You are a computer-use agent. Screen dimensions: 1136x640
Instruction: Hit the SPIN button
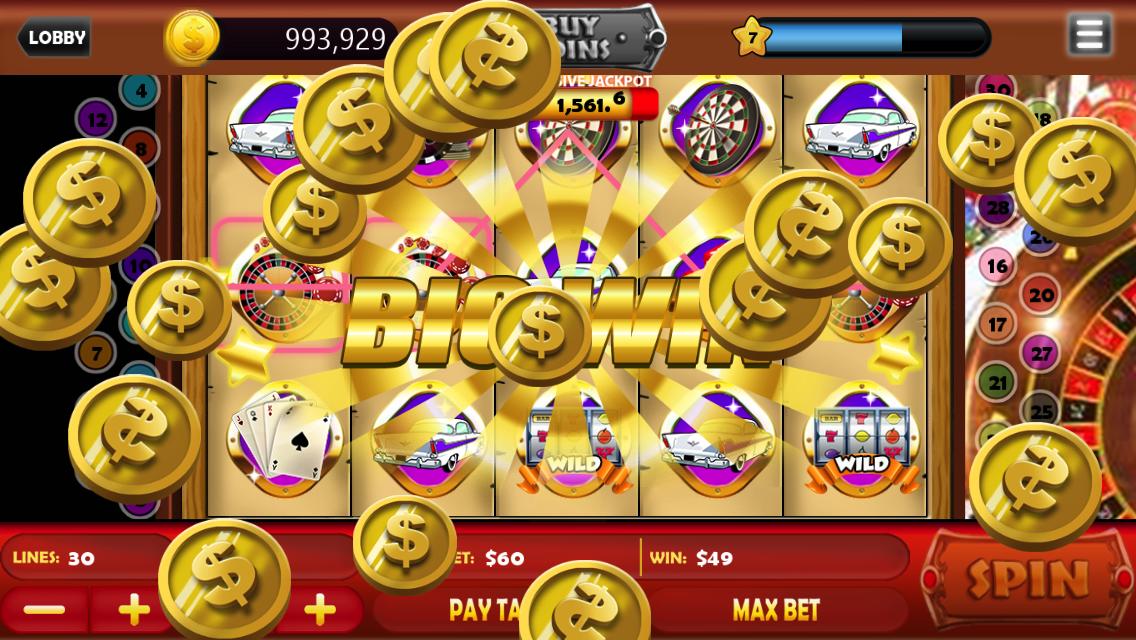click(1027, 579)
